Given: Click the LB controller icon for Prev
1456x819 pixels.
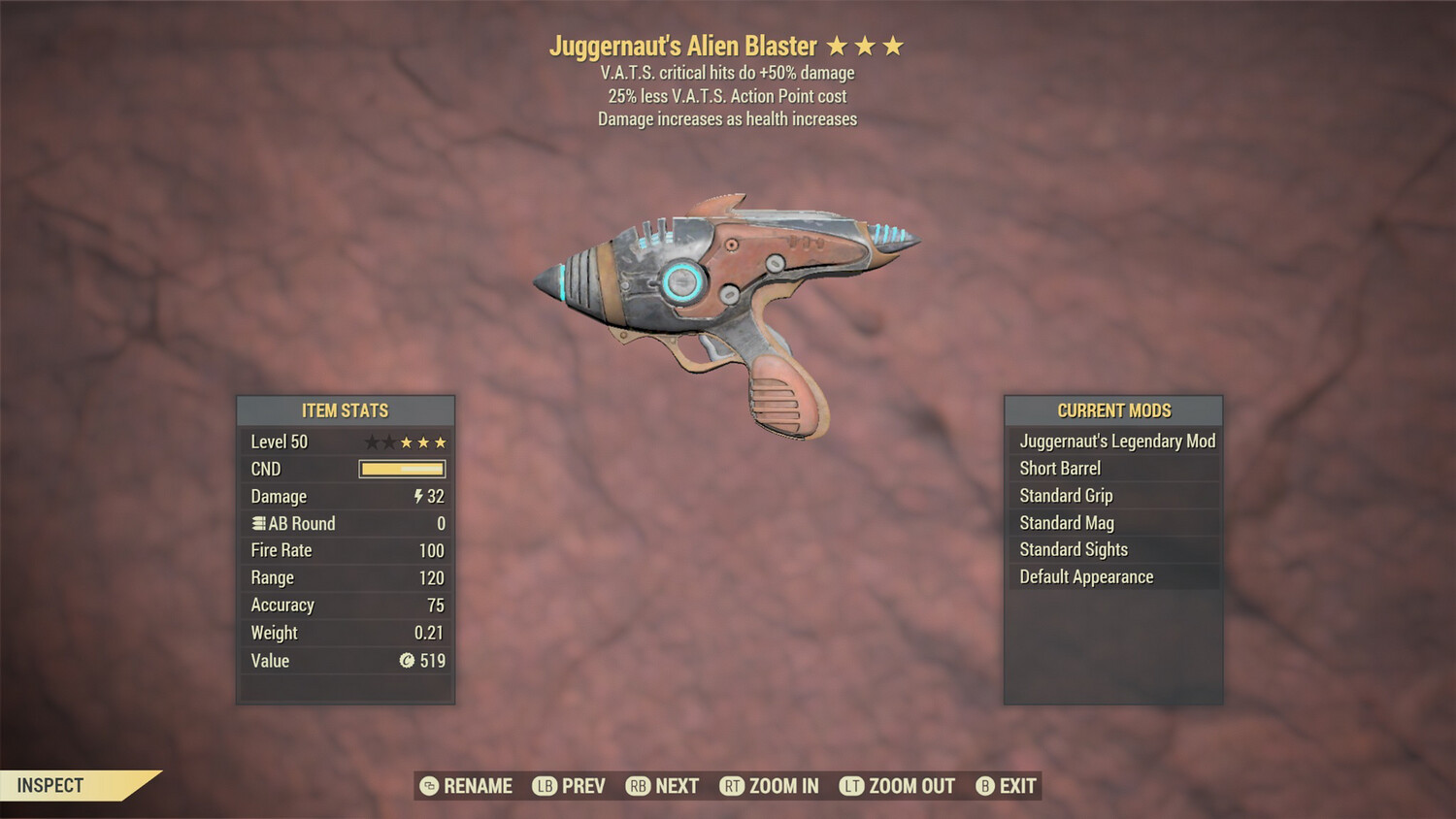Looking at the screenshot, I should (x=546, y=786).
